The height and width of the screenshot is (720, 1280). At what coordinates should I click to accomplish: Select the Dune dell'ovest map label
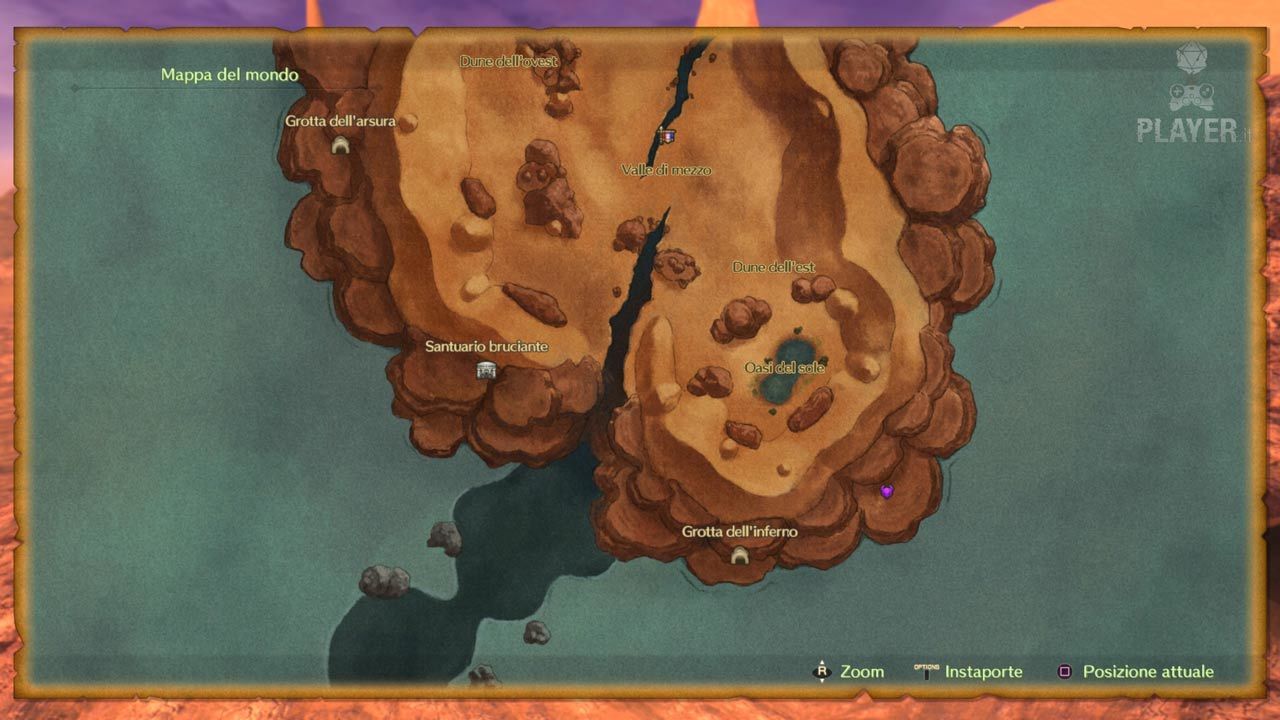(x=508, y=61)
